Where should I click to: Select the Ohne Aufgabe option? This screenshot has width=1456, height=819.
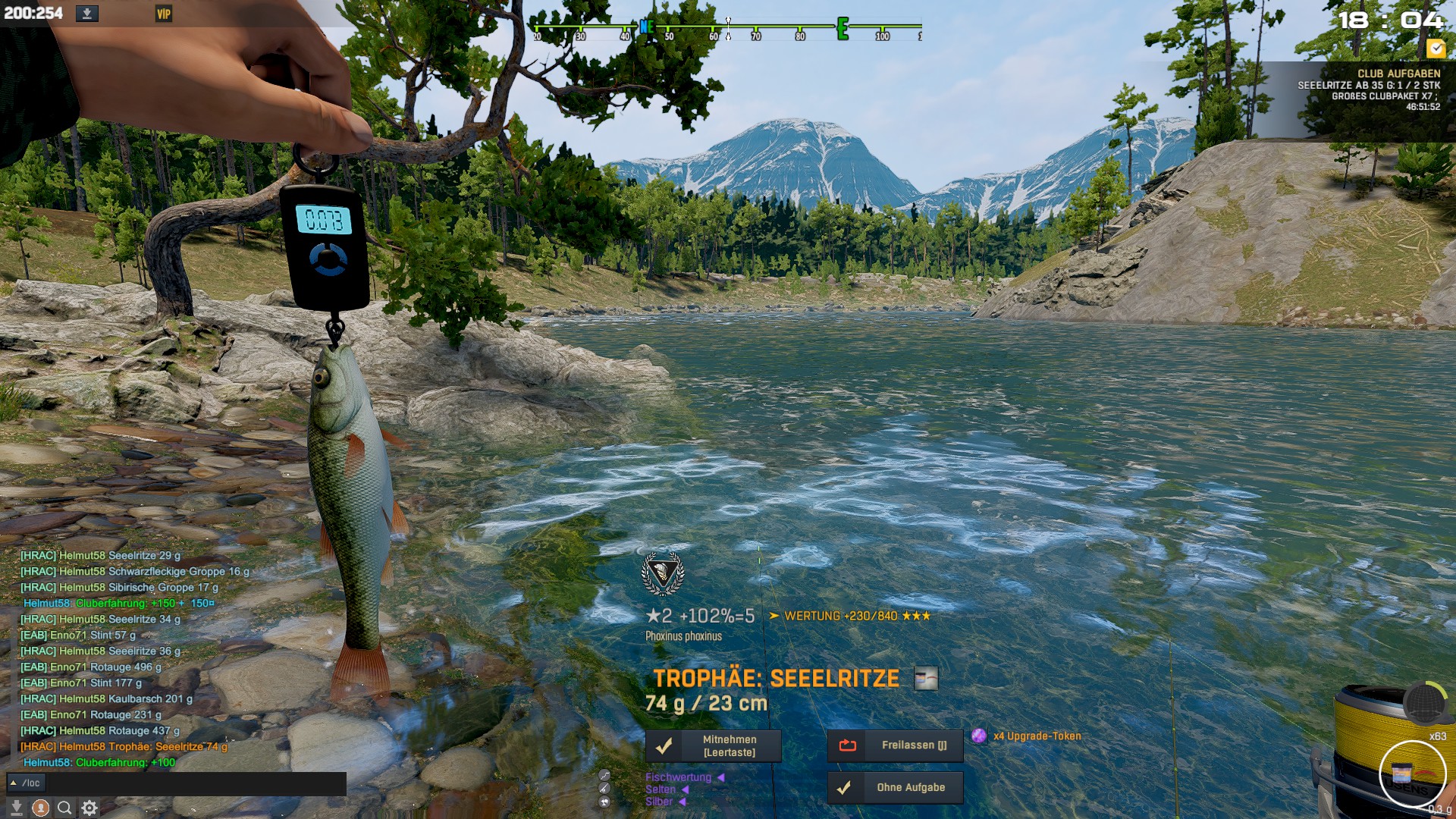click(x=895, y=788)
